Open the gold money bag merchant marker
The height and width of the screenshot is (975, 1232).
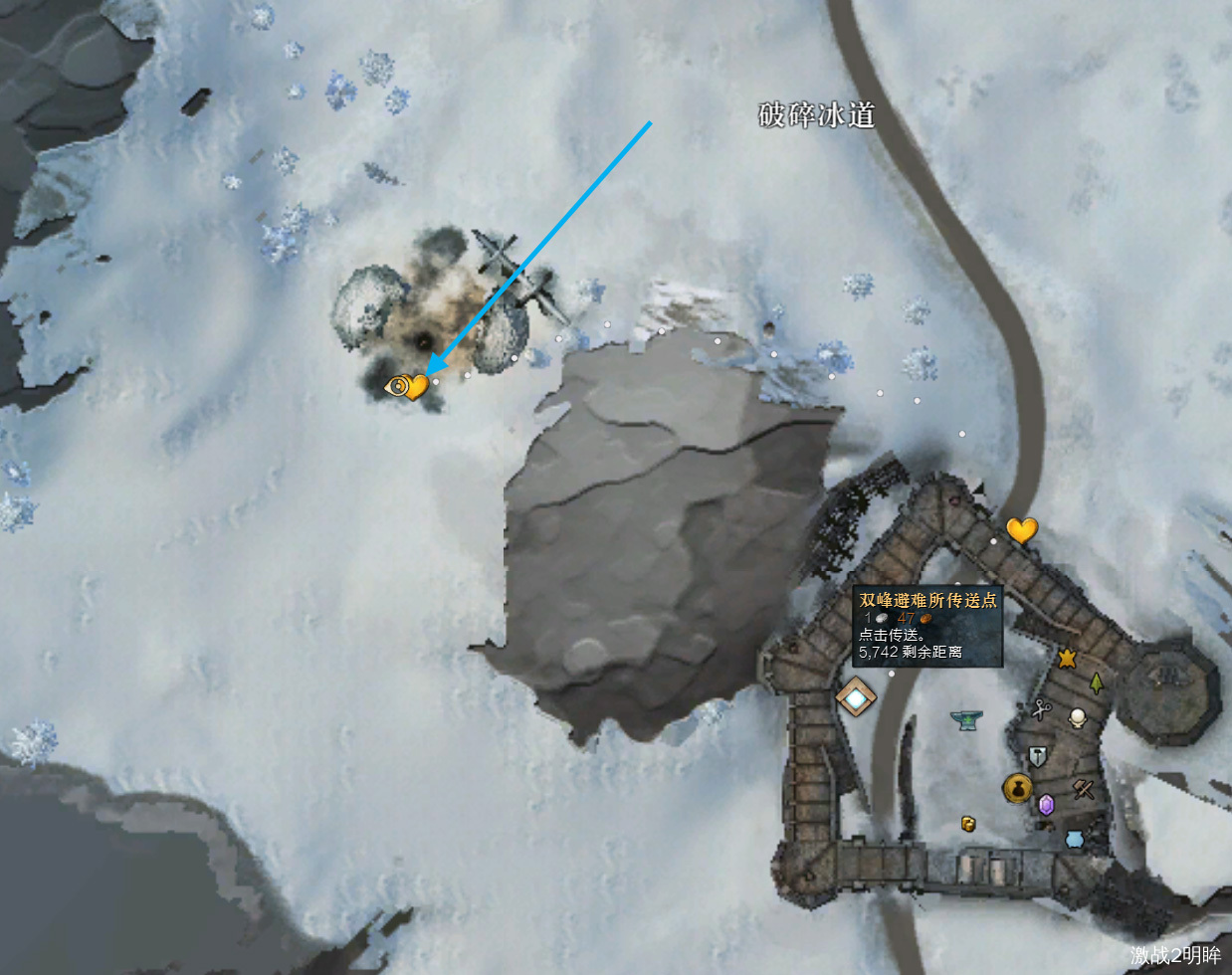point(1016,789)
